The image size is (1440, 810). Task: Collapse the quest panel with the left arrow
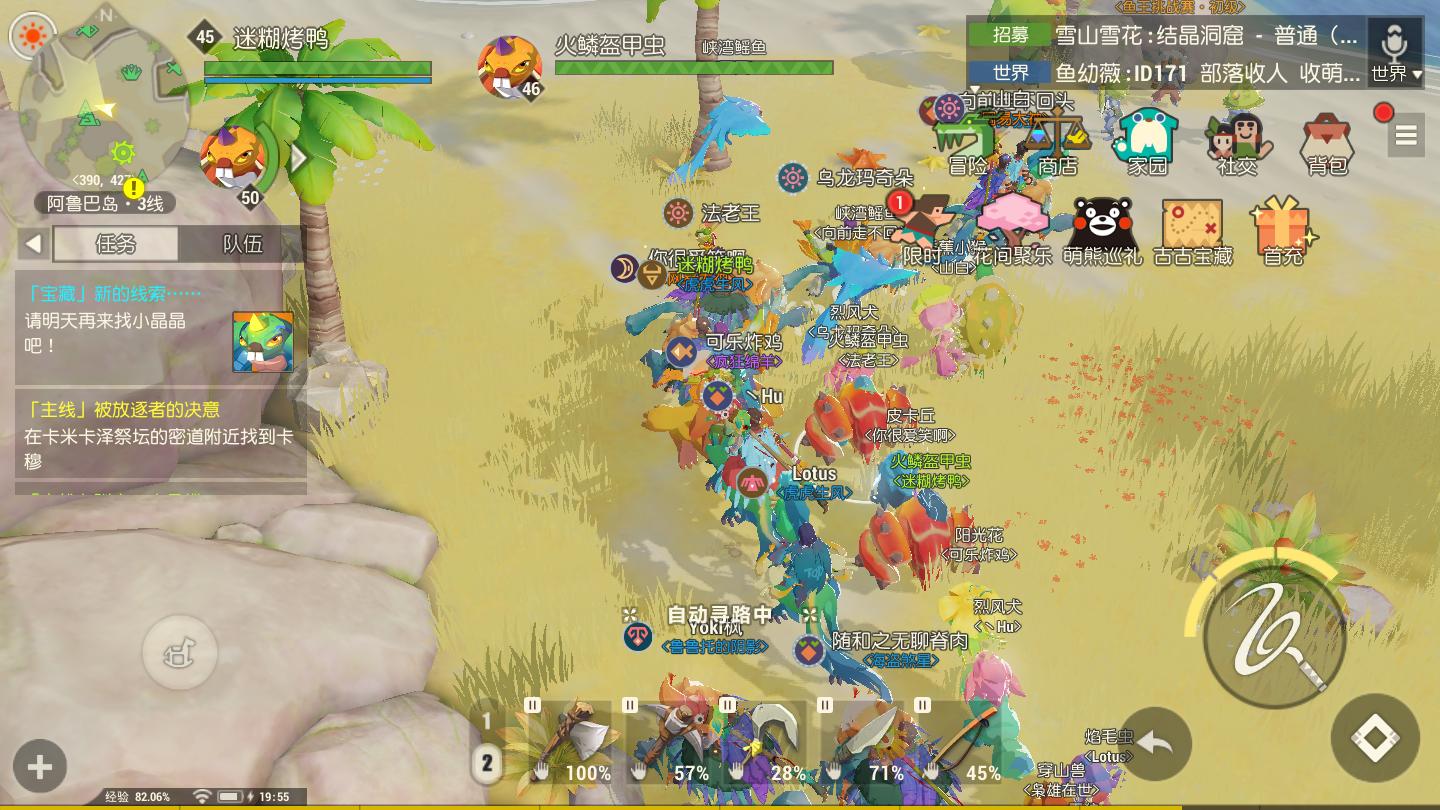point(34,243)
